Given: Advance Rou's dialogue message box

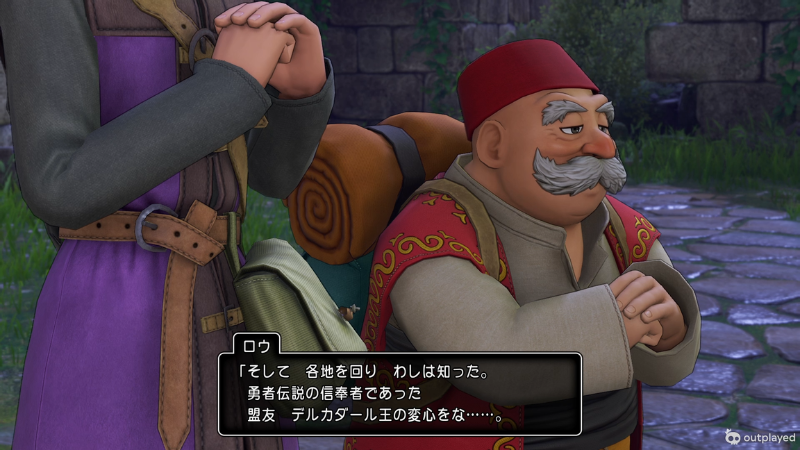Looking at the screenshot, I should [x=399, y=393].
